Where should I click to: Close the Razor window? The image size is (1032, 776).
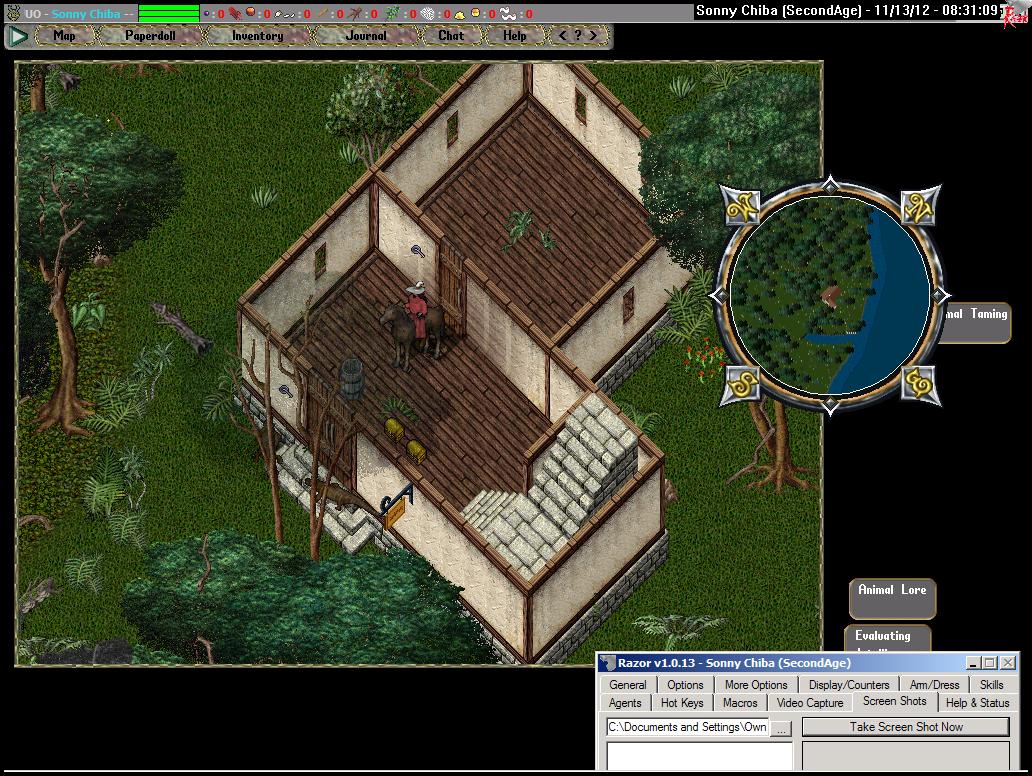click(x=1008, y=663)
